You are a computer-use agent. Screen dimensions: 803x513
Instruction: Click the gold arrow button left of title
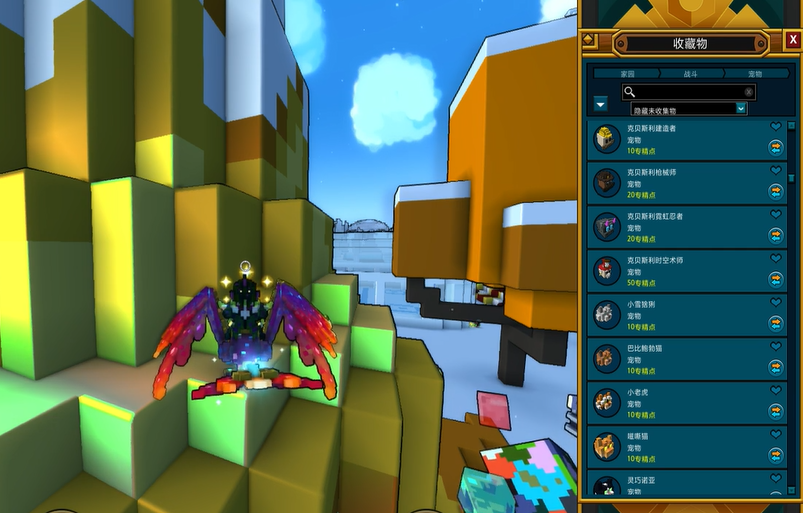tap(590, 40)
